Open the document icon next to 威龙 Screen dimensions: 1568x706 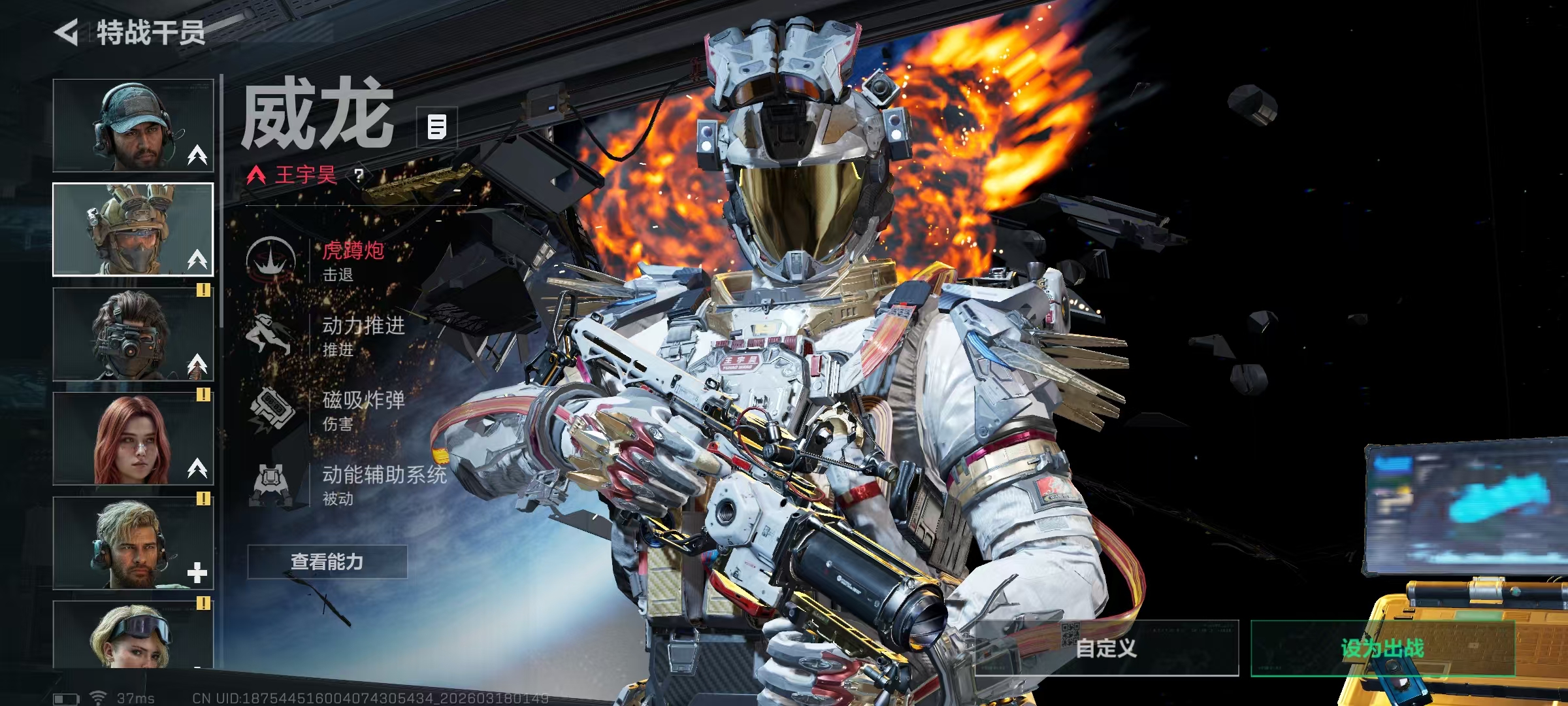(x=437, y=127)
